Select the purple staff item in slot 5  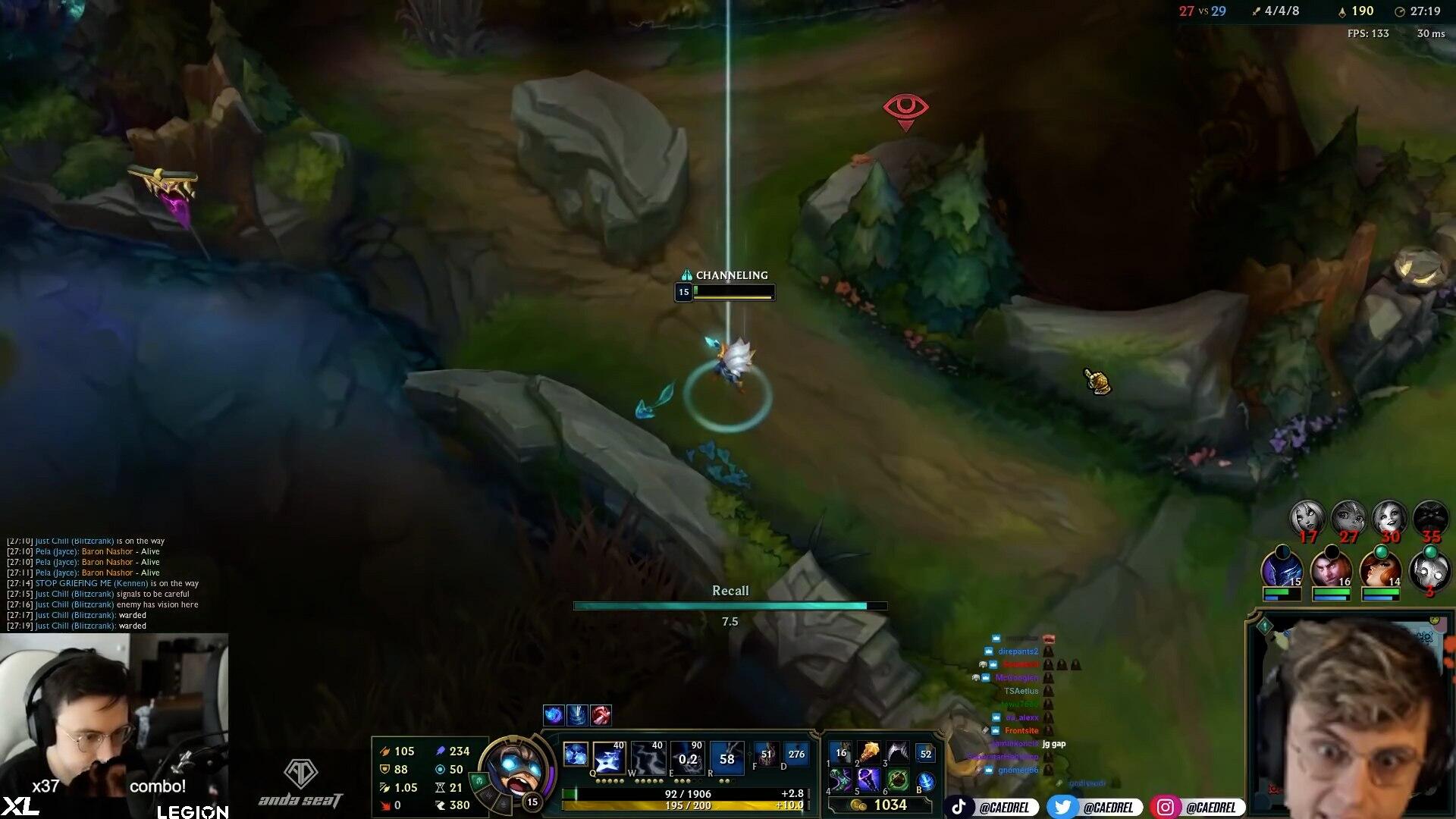pos(869,780)
